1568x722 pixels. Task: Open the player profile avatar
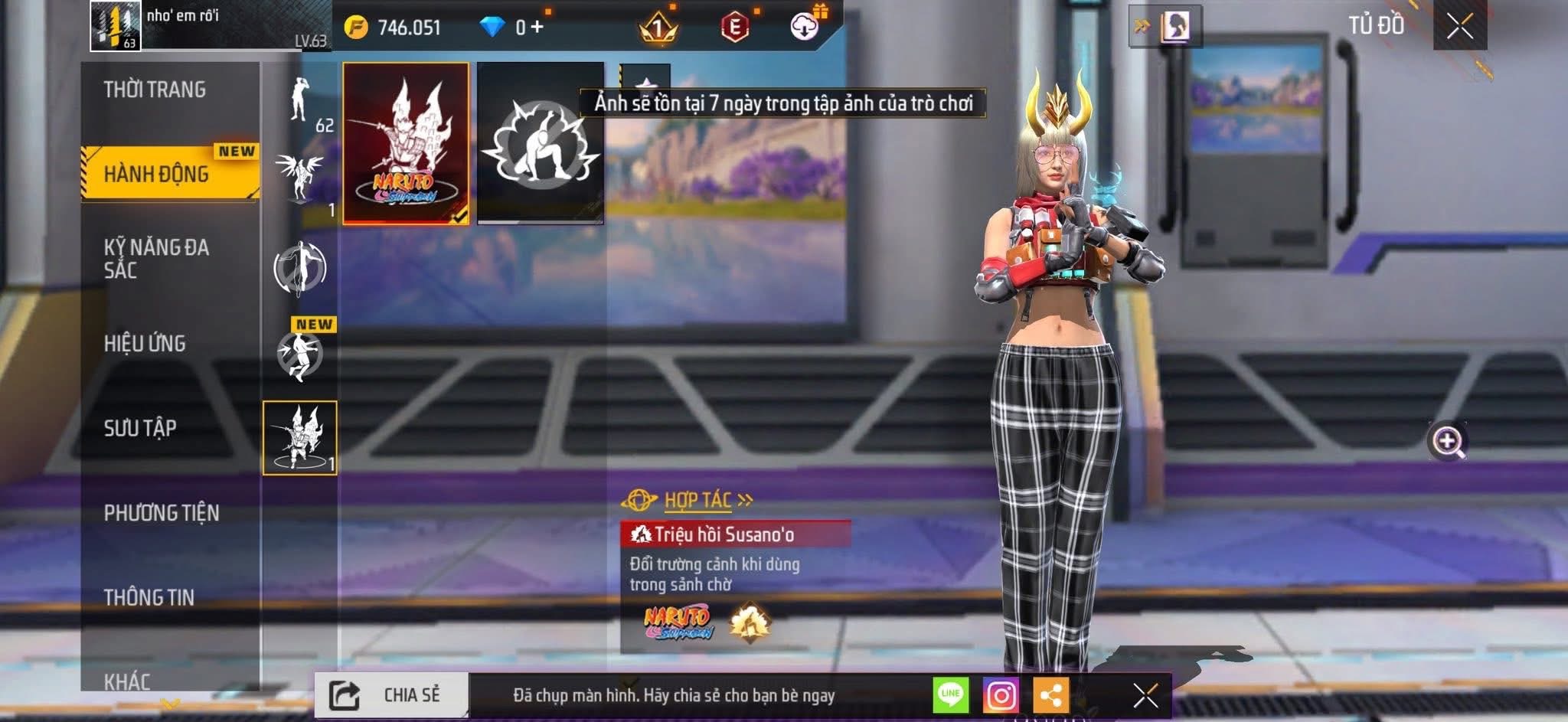coord(116,26)
